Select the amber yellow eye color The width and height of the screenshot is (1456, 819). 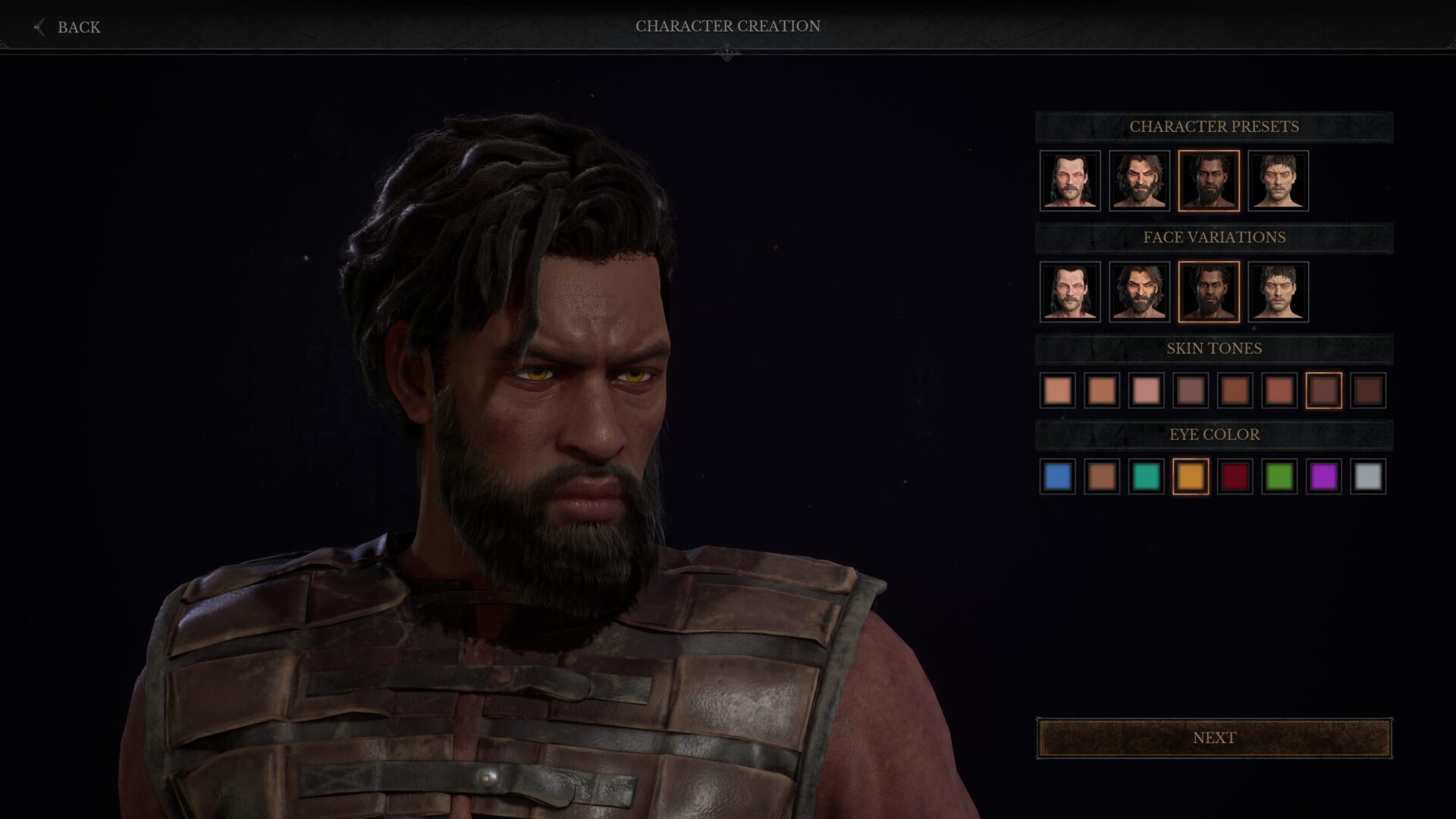click(x=1191, y=477)
